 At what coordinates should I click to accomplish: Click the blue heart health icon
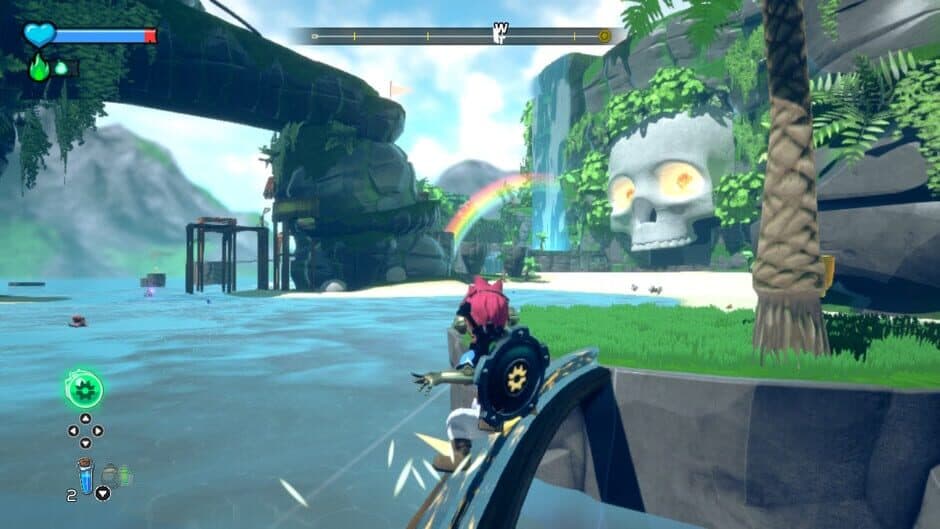pos(39,35)
